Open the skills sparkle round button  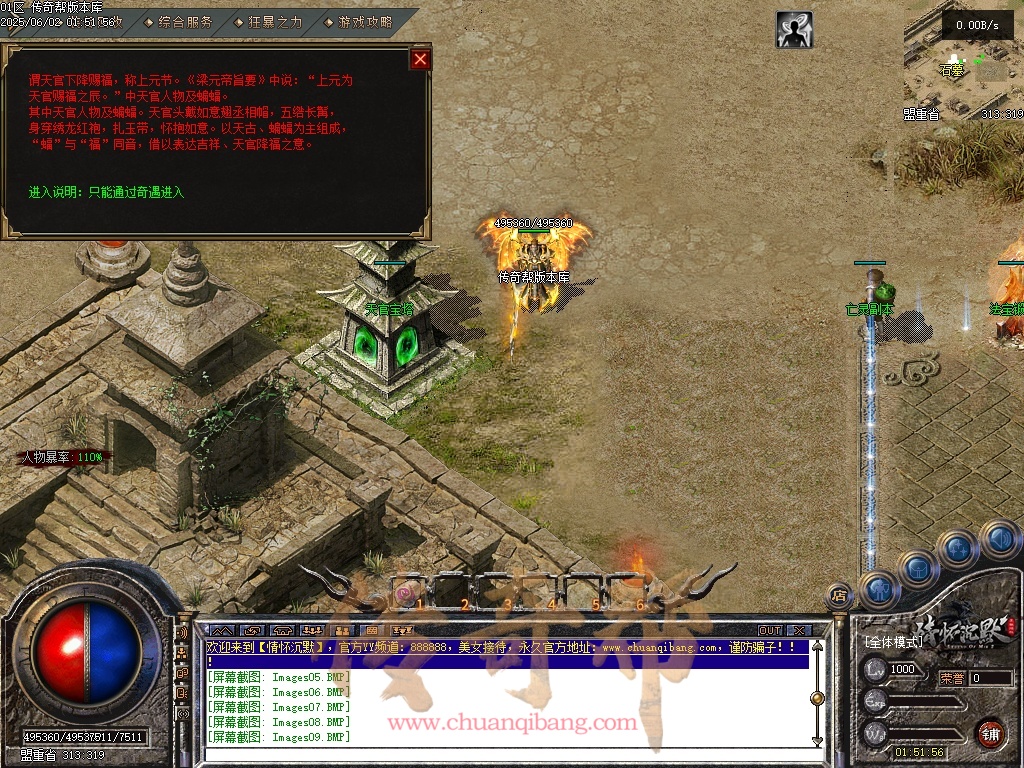tap(958, 548)
